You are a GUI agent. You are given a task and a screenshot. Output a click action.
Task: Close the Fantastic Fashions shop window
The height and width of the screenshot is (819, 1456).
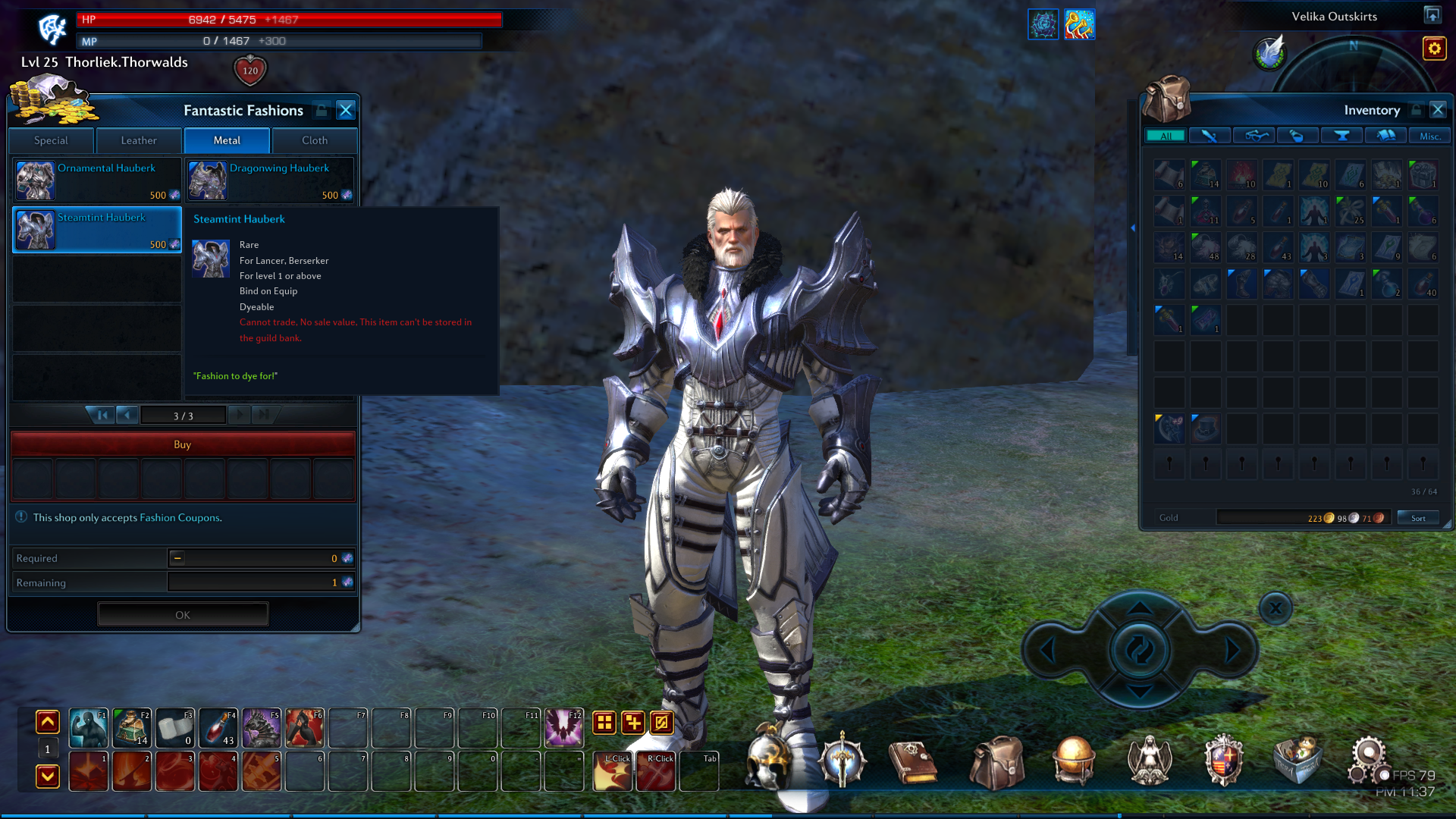(346, 110)
